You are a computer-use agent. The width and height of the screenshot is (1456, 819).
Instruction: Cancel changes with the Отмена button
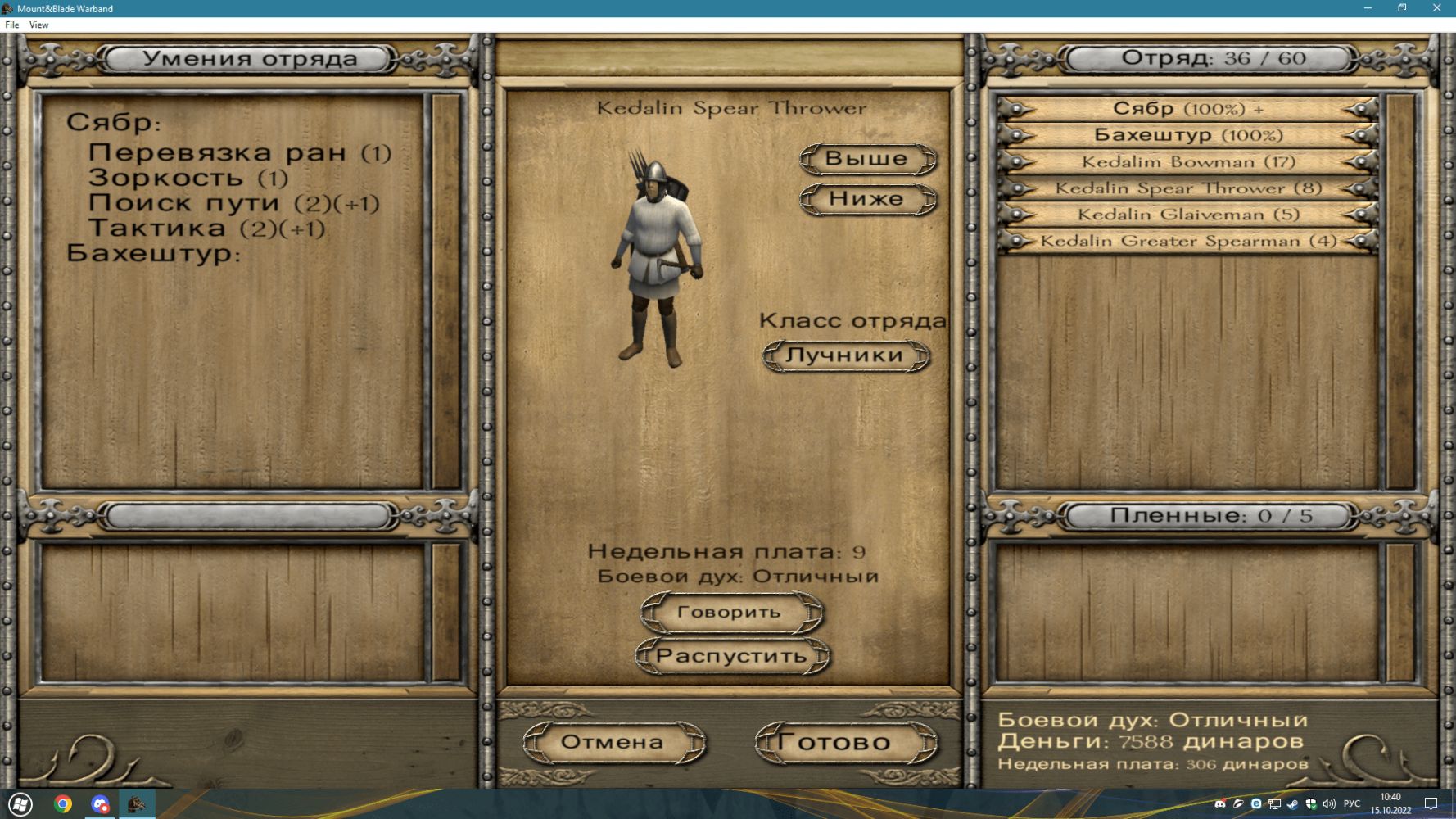point(613,742)
